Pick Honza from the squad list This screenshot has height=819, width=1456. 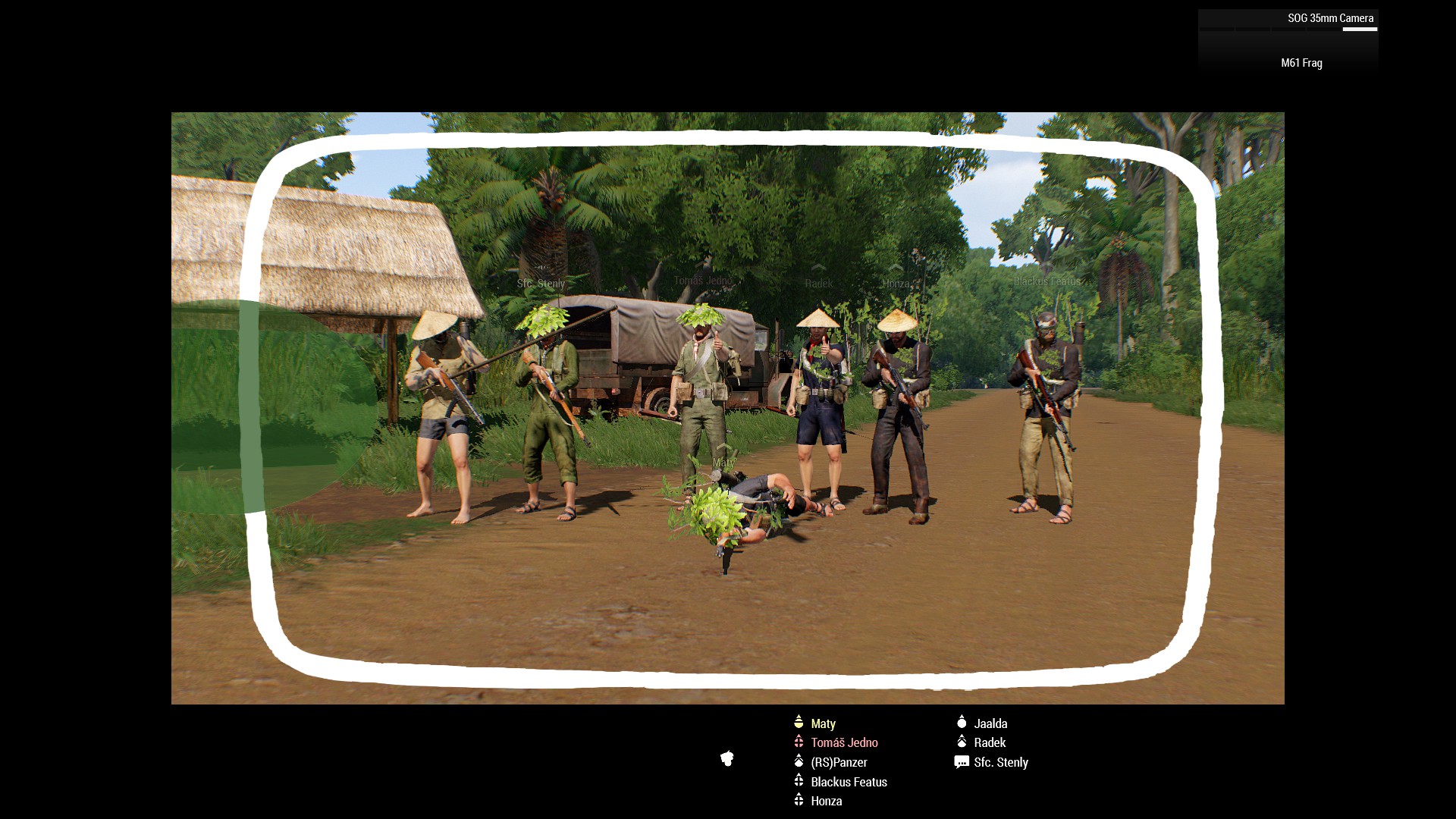[x=826, y=801]
